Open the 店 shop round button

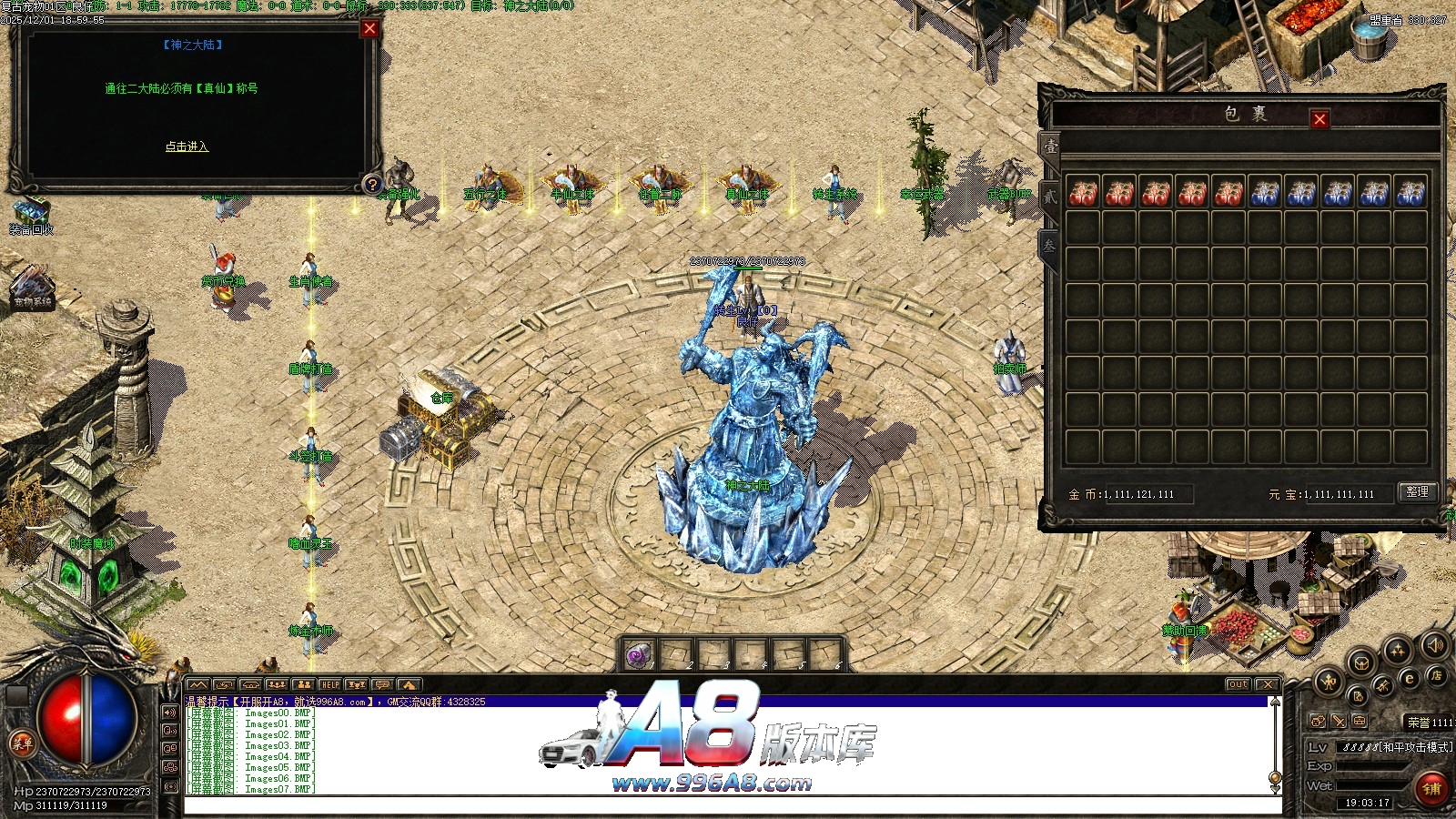[1436, 676]
